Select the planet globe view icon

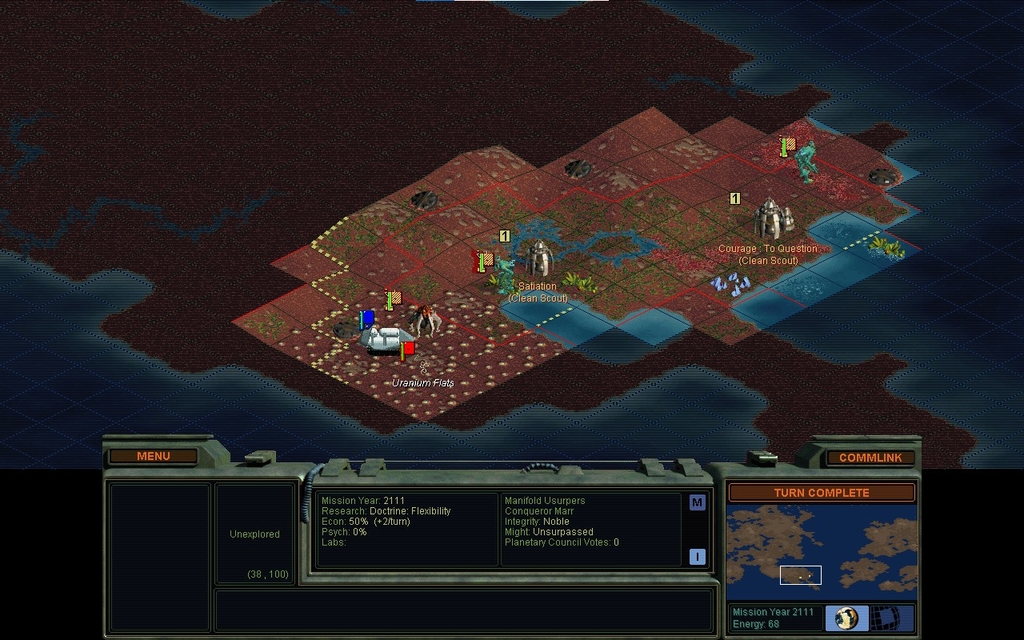(x=847, y=617)
